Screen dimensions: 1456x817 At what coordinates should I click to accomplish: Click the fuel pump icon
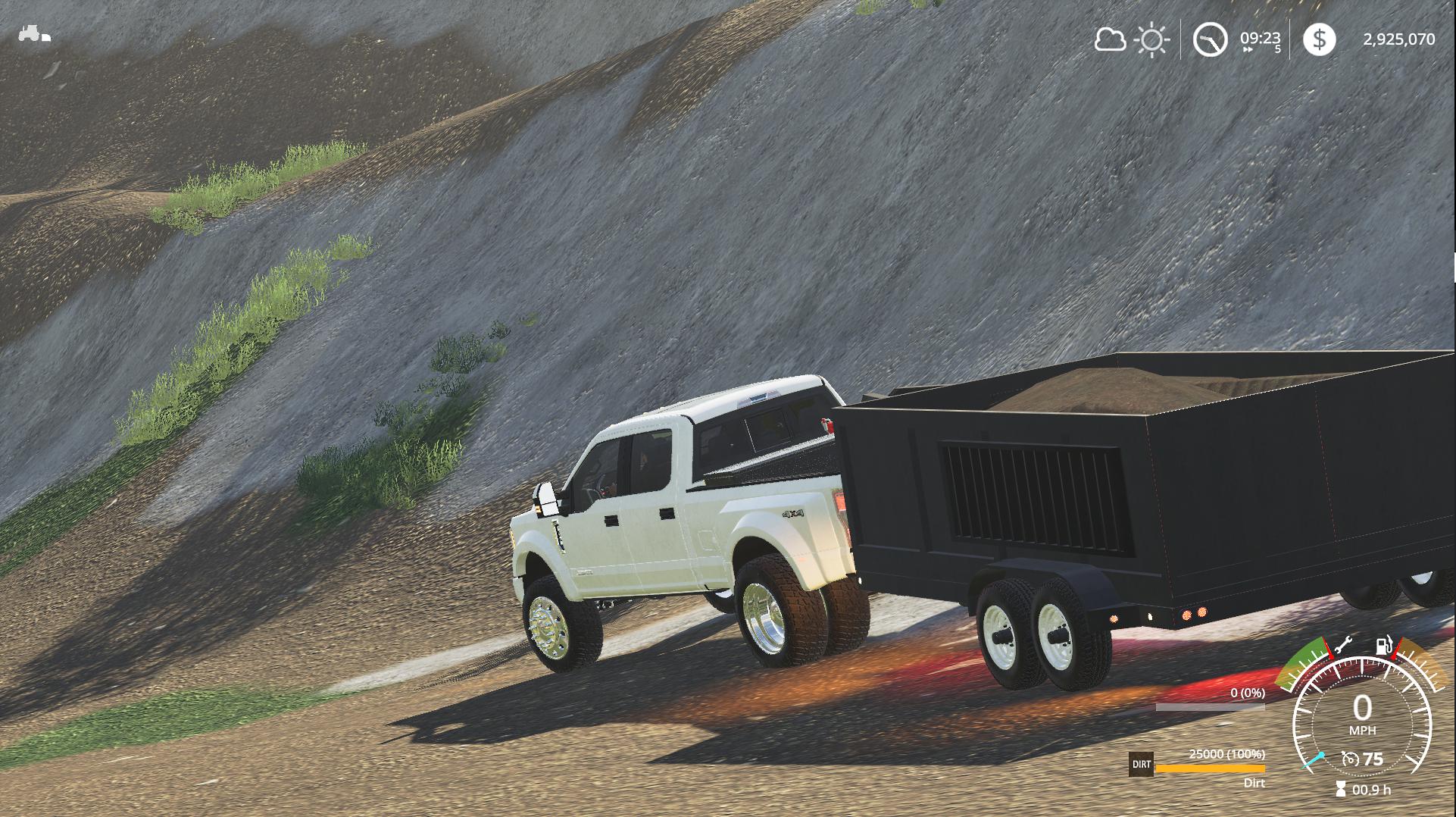click(1384, 646)
